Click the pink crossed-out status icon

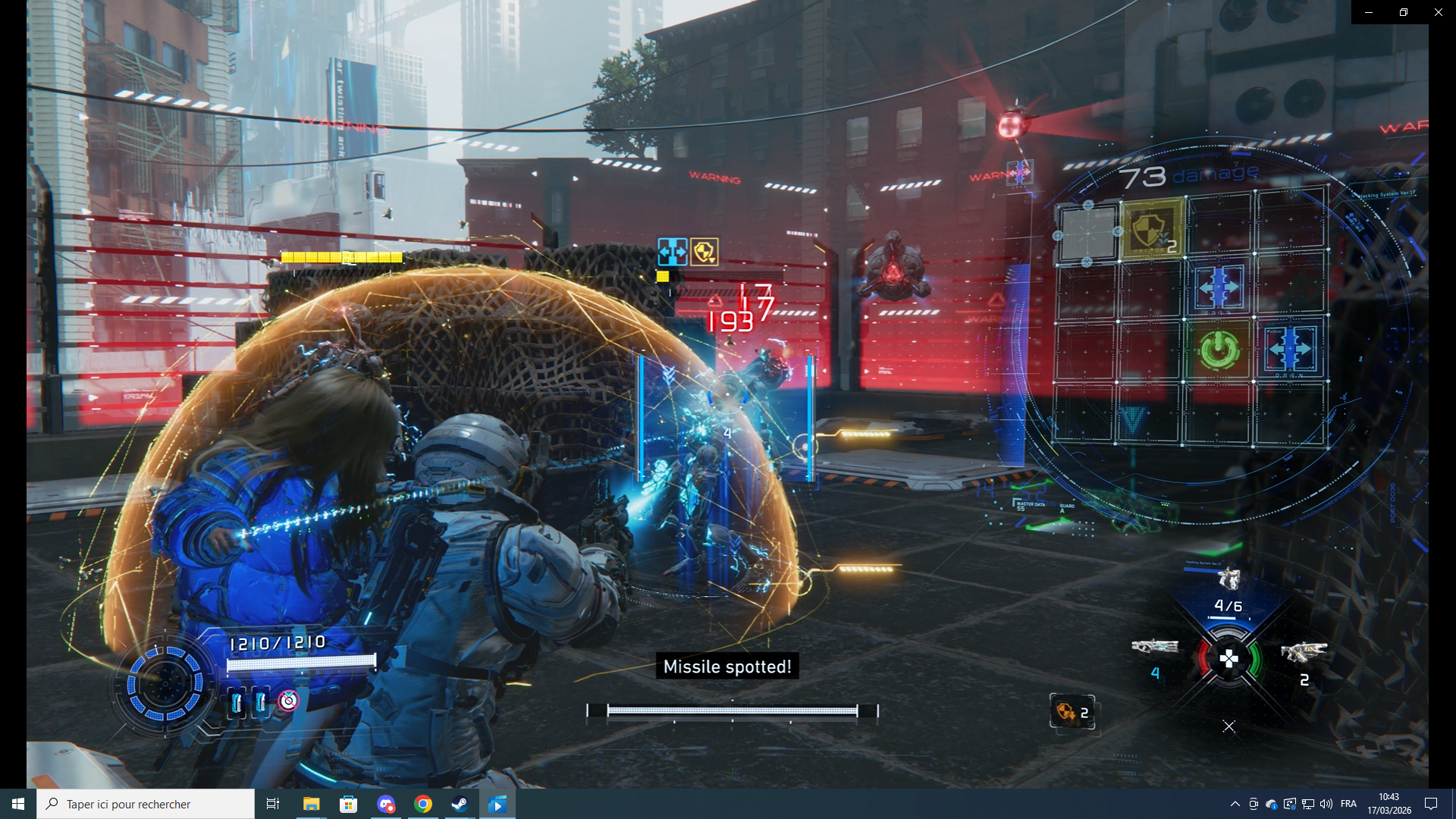click(x=288, y=701)
